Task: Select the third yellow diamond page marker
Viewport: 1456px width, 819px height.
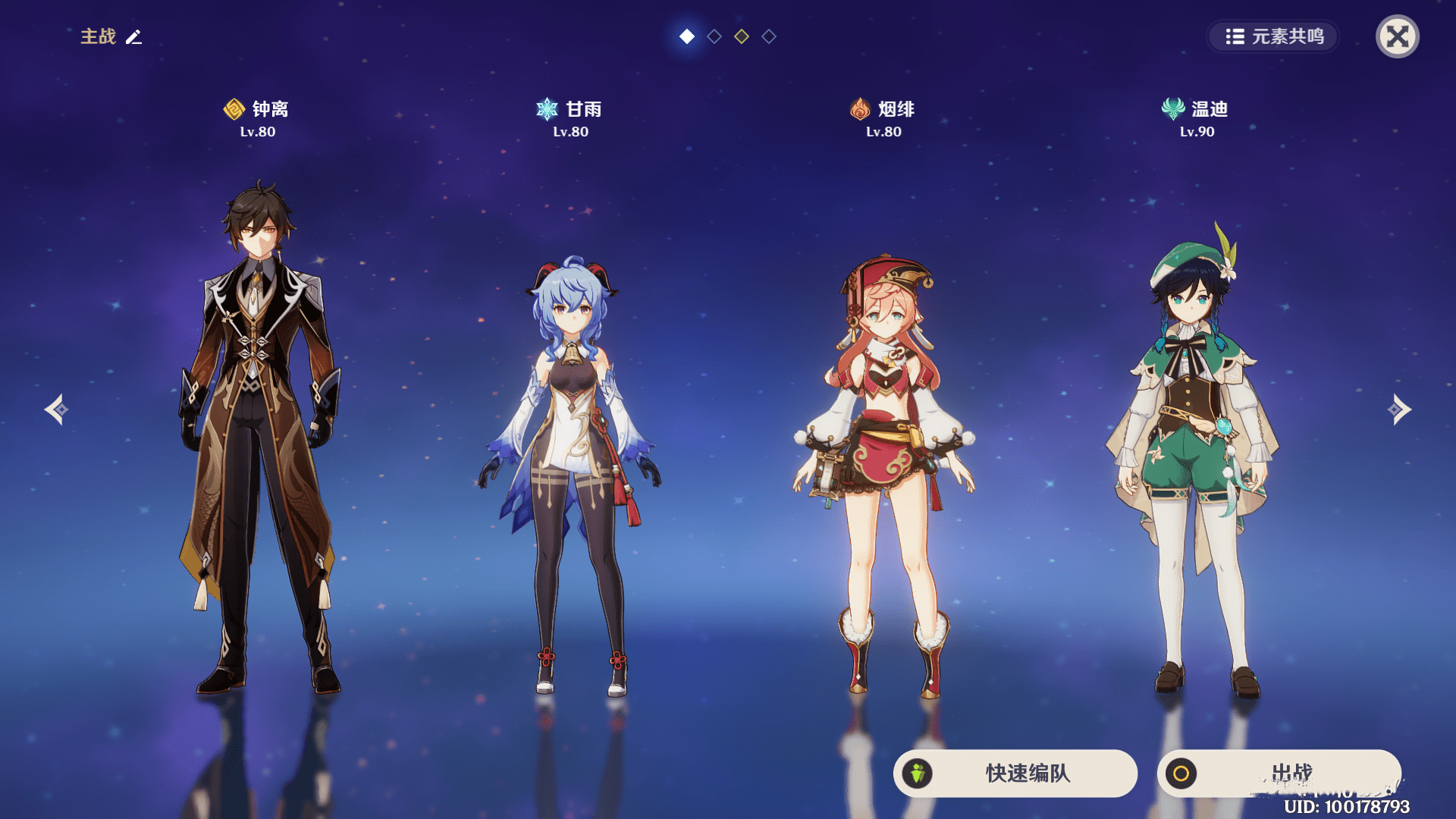Action: (740, 35)
